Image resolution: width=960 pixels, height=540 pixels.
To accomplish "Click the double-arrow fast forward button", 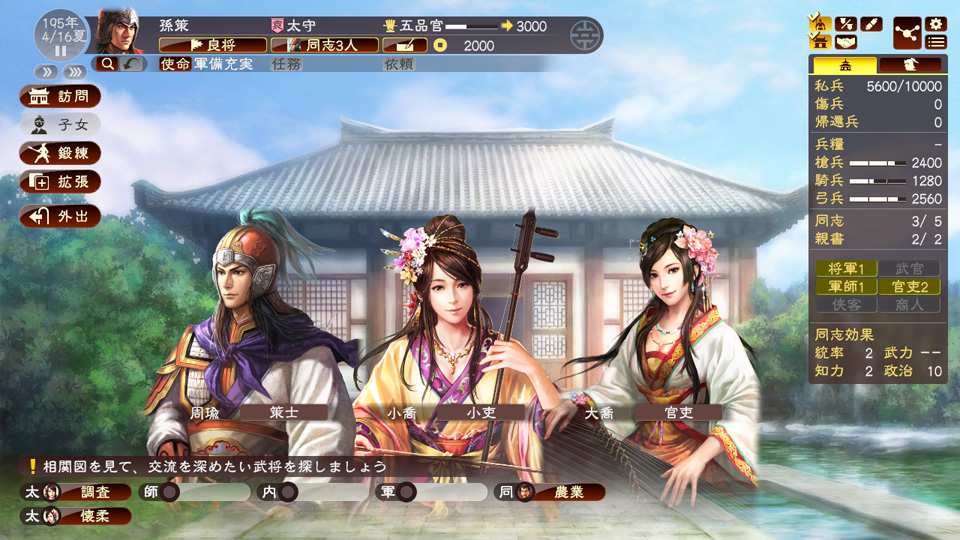I will 47,72.
